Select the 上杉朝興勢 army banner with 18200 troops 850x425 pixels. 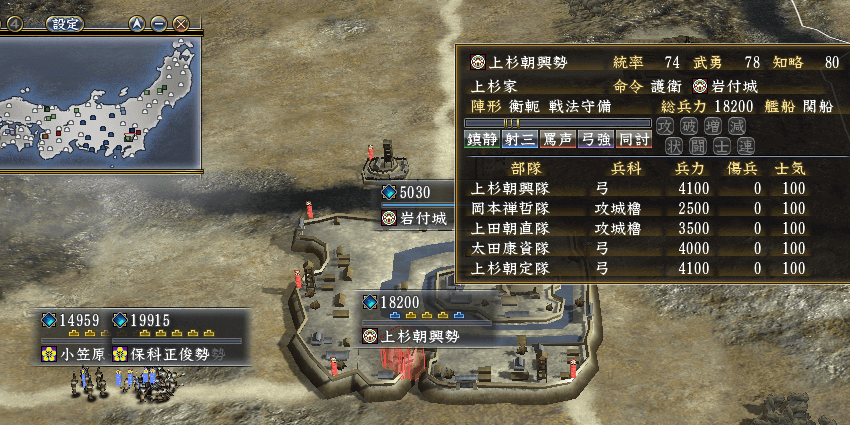point(420,336)
